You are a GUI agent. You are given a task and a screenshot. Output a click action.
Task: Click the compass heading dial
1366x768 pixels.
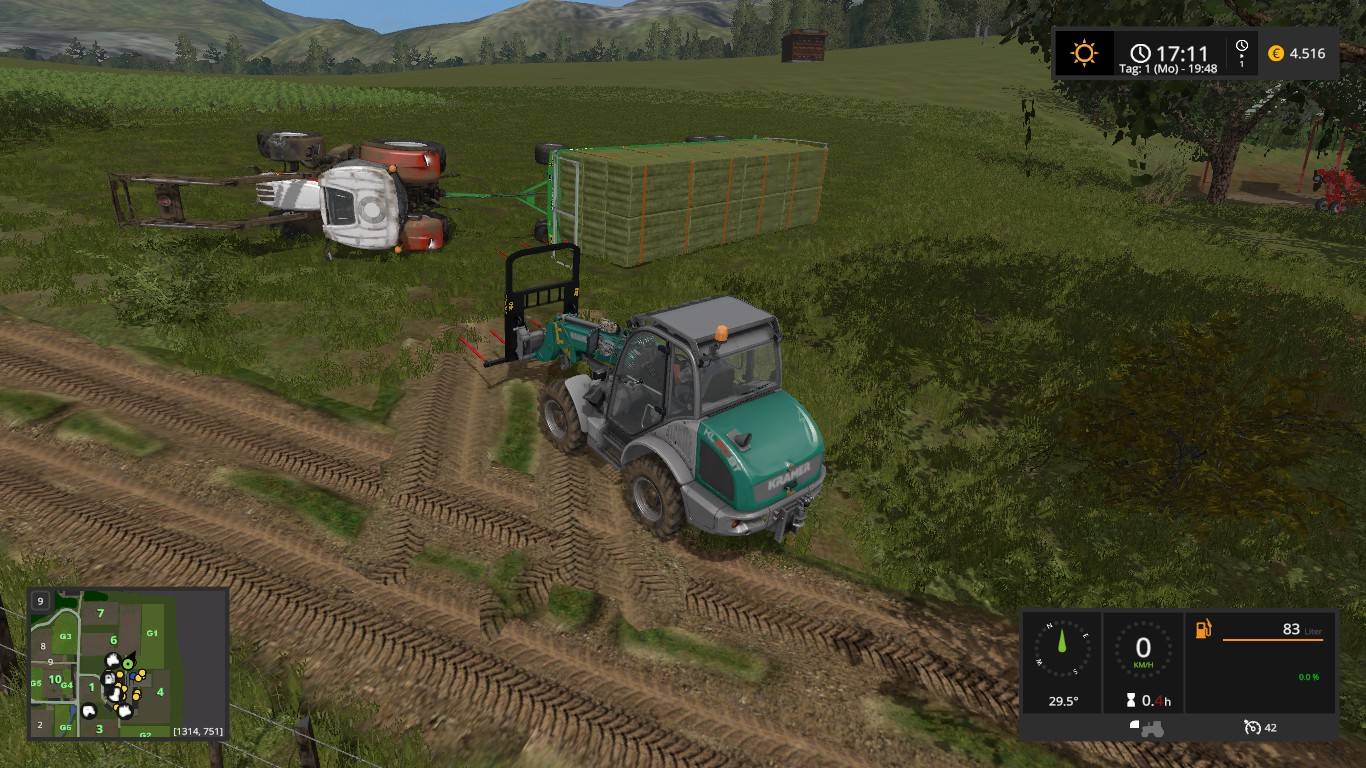(1062, 648)
